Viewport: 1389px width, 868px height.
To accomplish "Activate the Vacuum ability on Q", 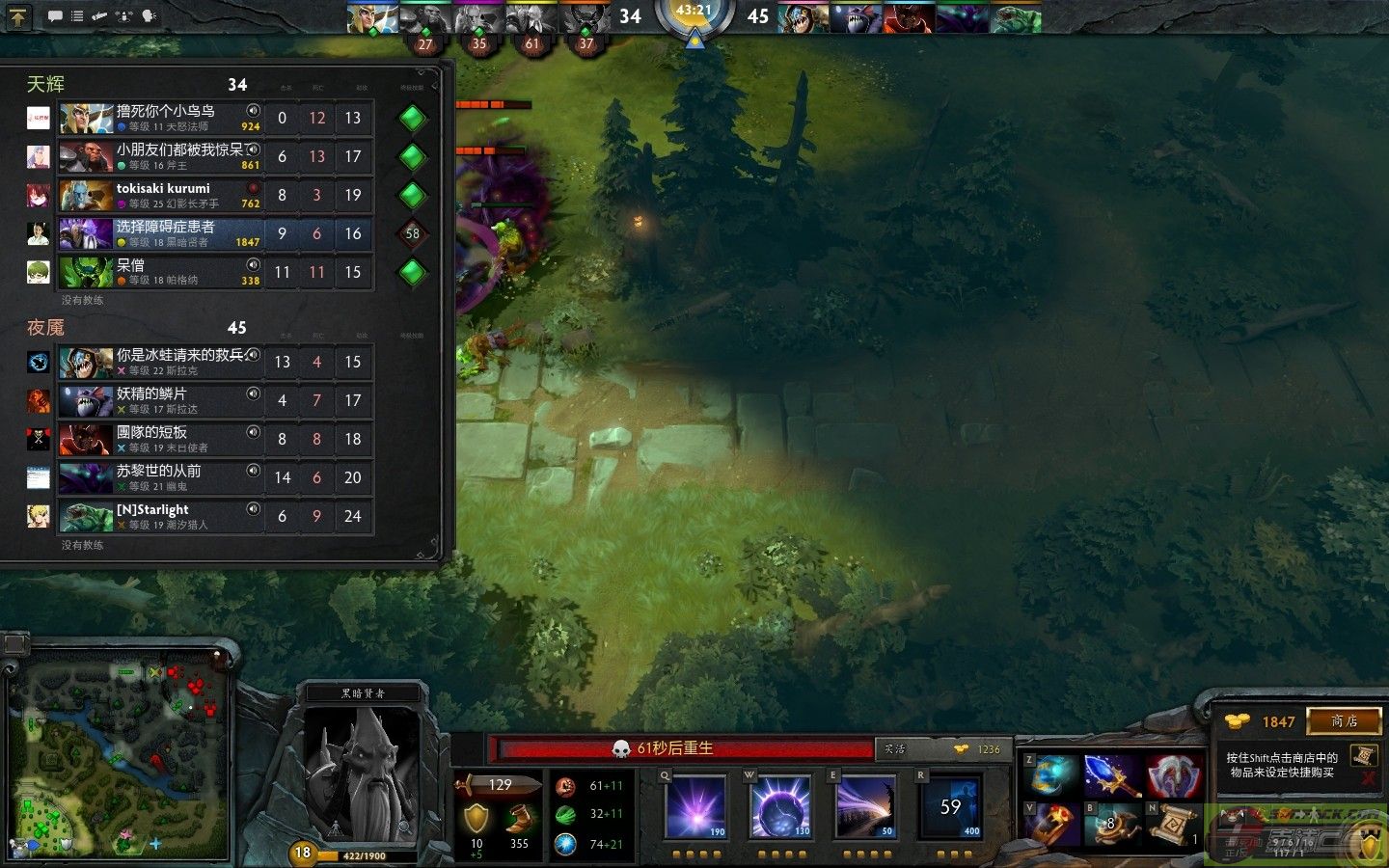I will click(695, 806).
